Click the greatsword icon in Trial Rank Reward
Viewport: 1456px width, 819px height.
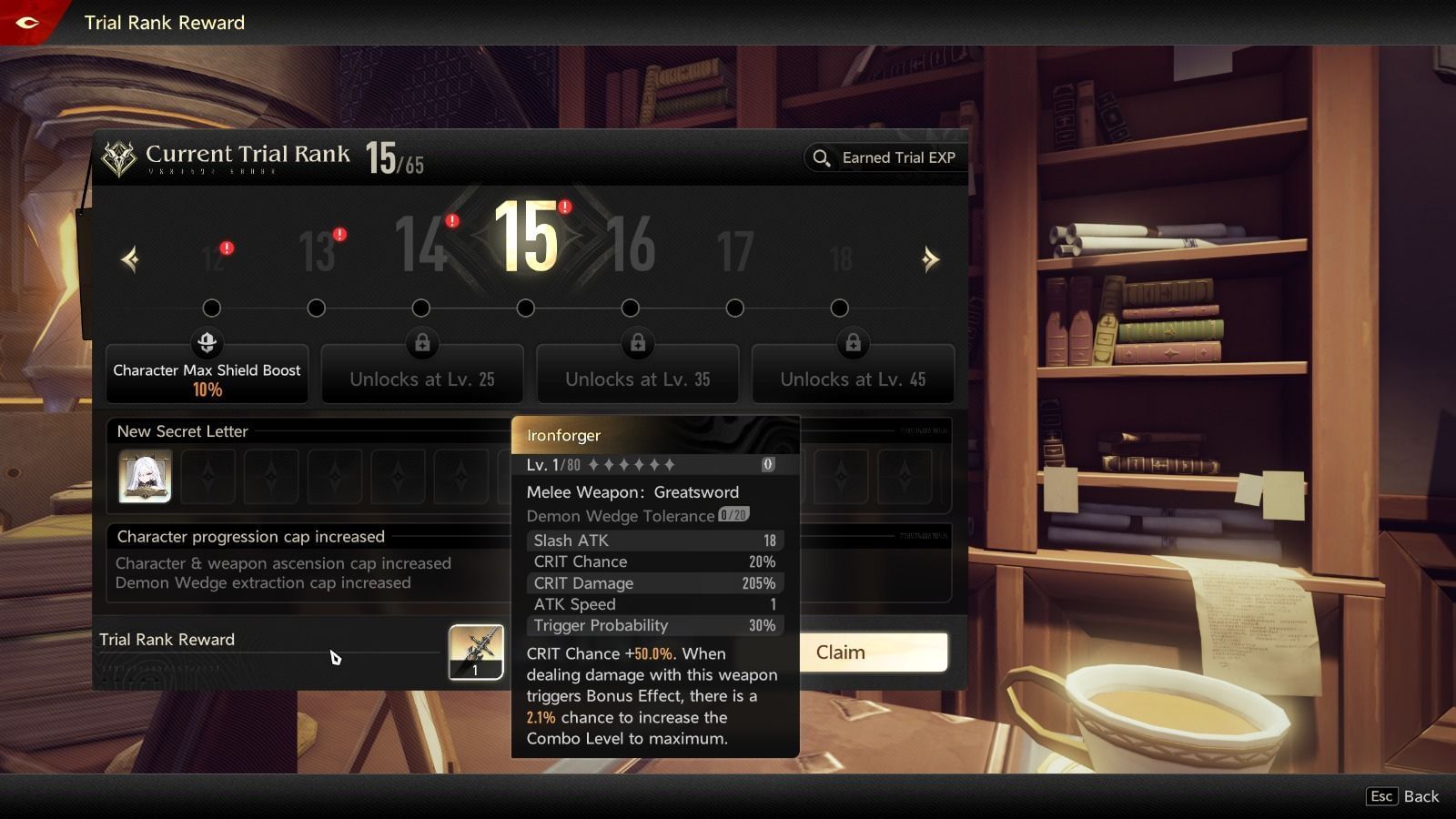click(x=477, y=650)
